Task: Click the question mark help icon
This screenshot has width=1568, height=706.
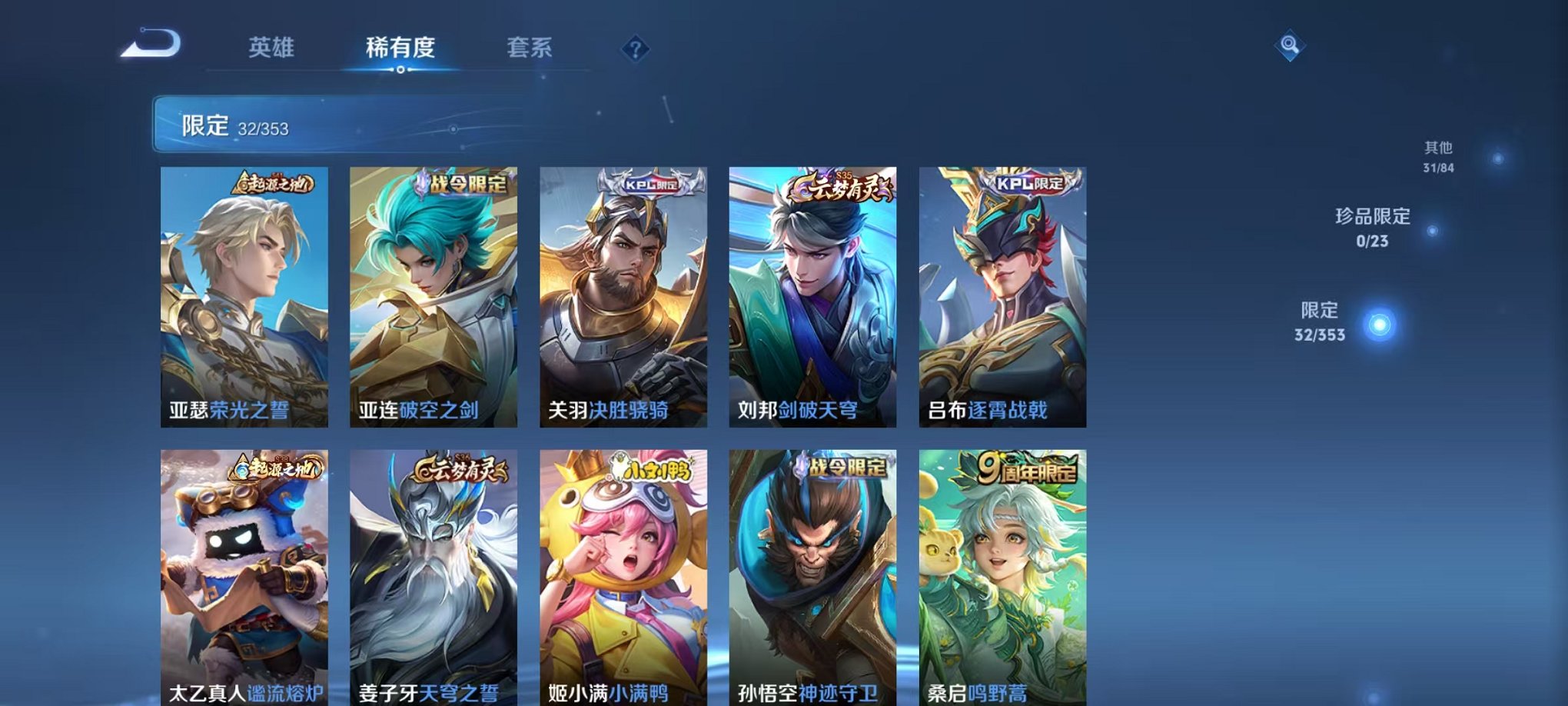Action: point(635,49)
